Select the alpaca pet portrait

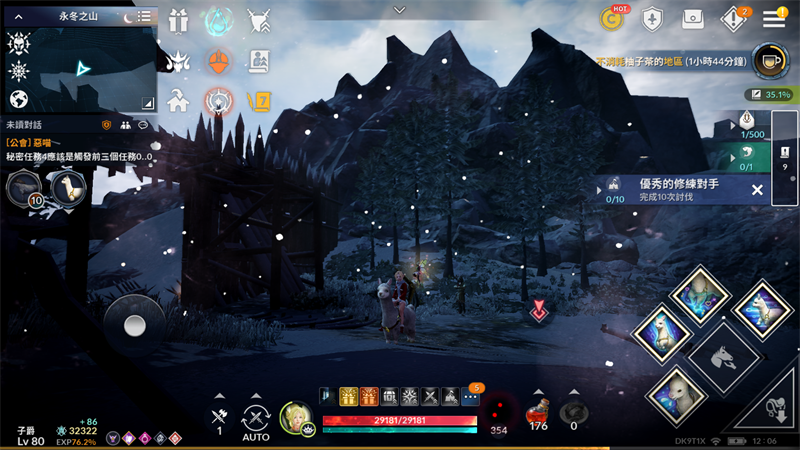click(x=67, y=186)
